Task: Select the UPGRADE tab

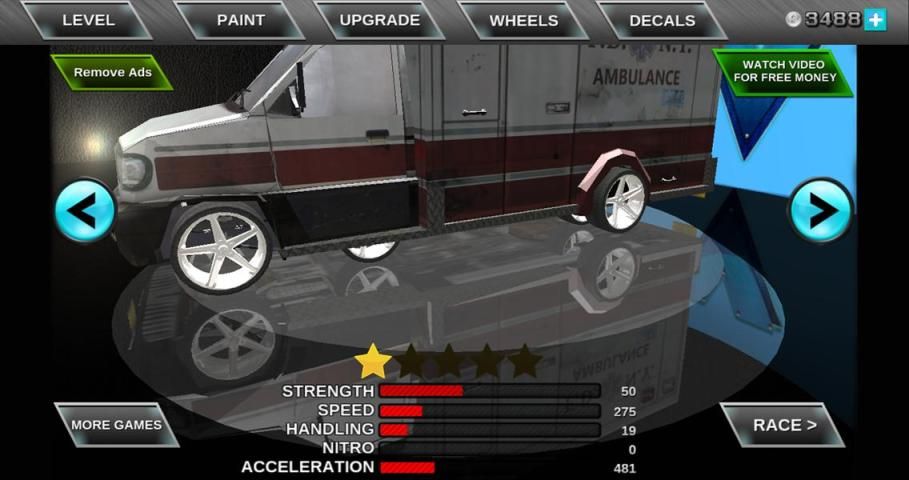Action: 379,20
